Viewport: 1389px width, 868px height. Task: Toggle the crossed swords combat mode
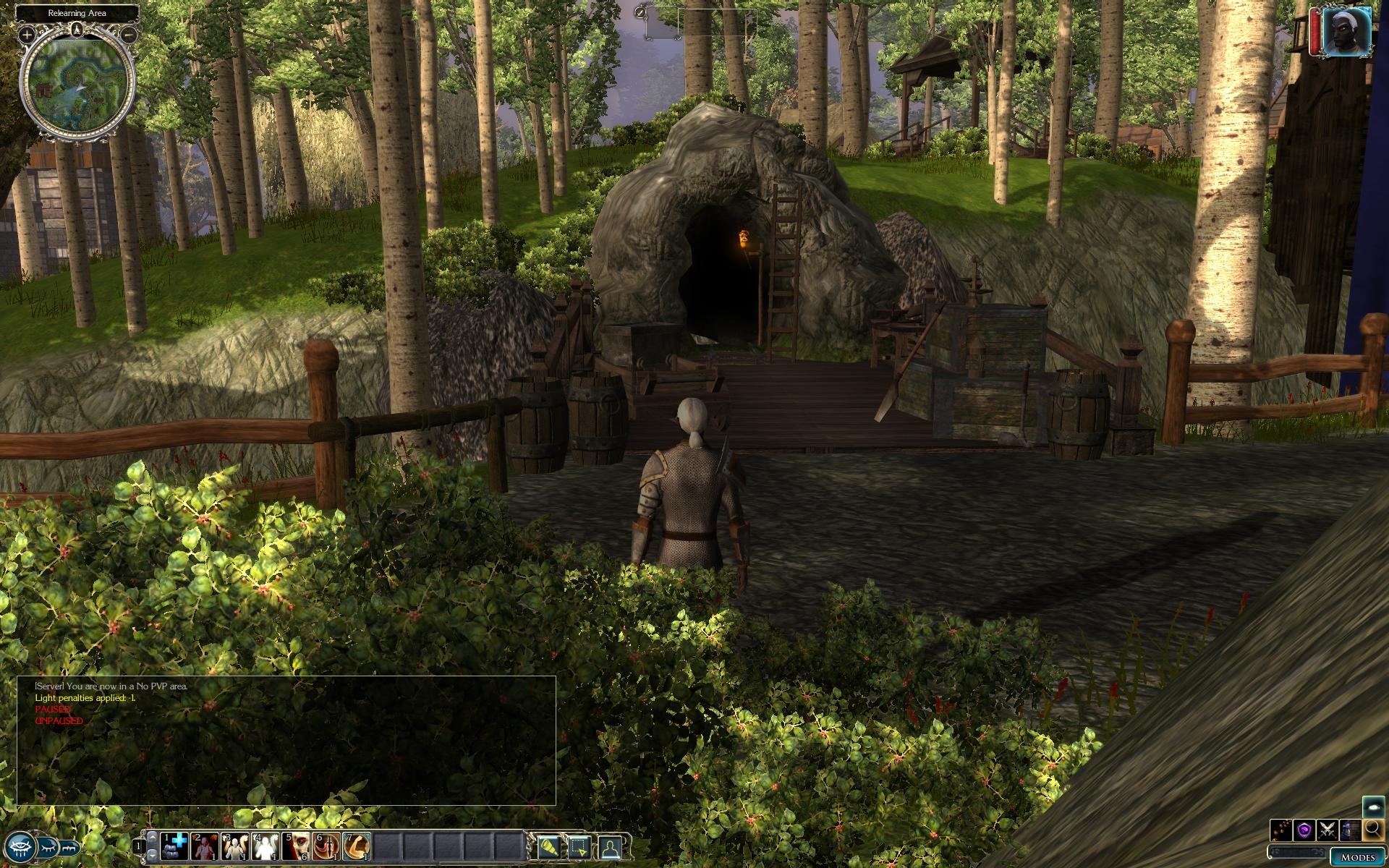[x=1327, y=829]
